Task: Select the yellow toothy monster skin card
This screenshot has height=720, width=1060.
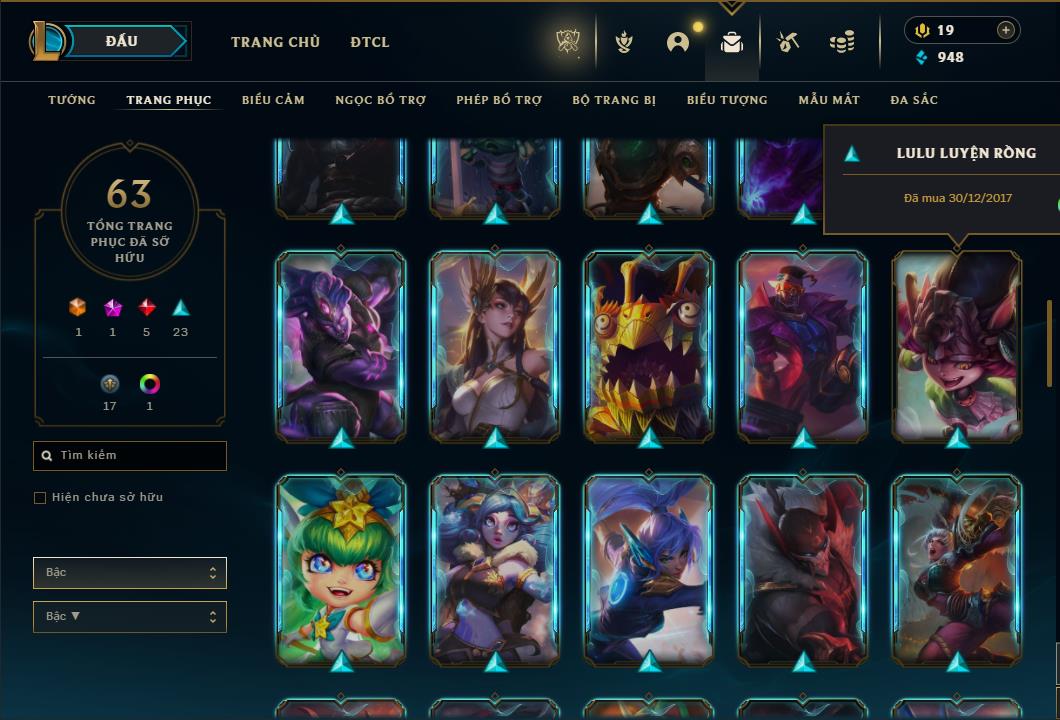Action: coord(649,345)
